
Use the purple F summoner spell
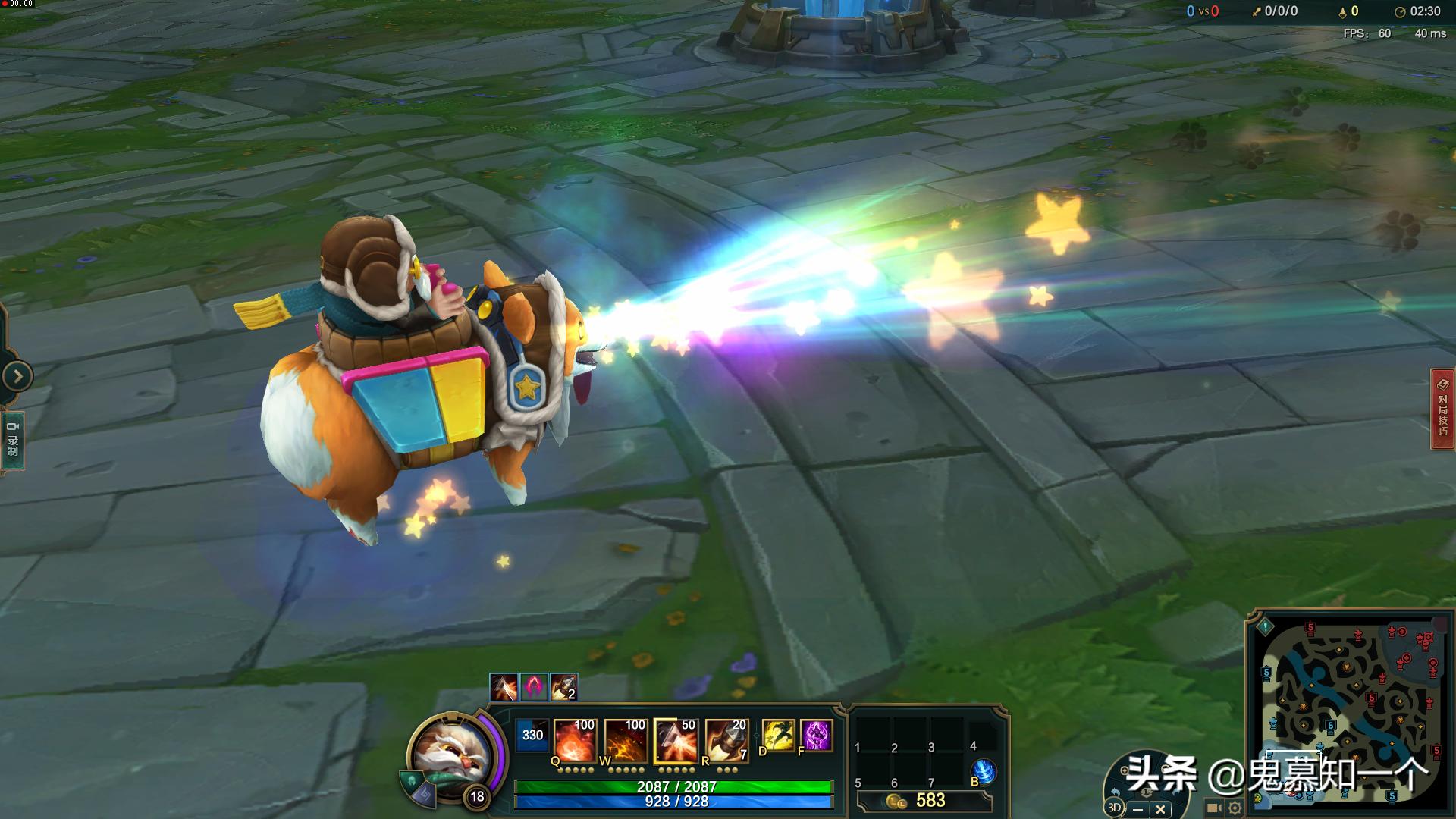coord(816,736)
